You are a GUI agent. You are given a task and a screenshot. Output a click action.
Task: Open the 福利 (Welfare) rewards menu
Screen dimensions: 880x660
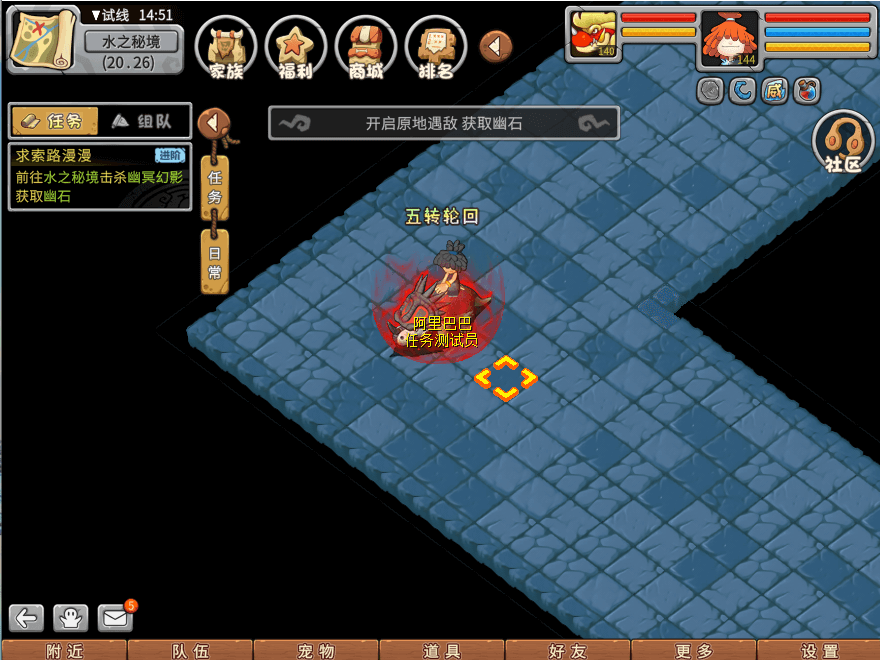(x=296, y=47)
